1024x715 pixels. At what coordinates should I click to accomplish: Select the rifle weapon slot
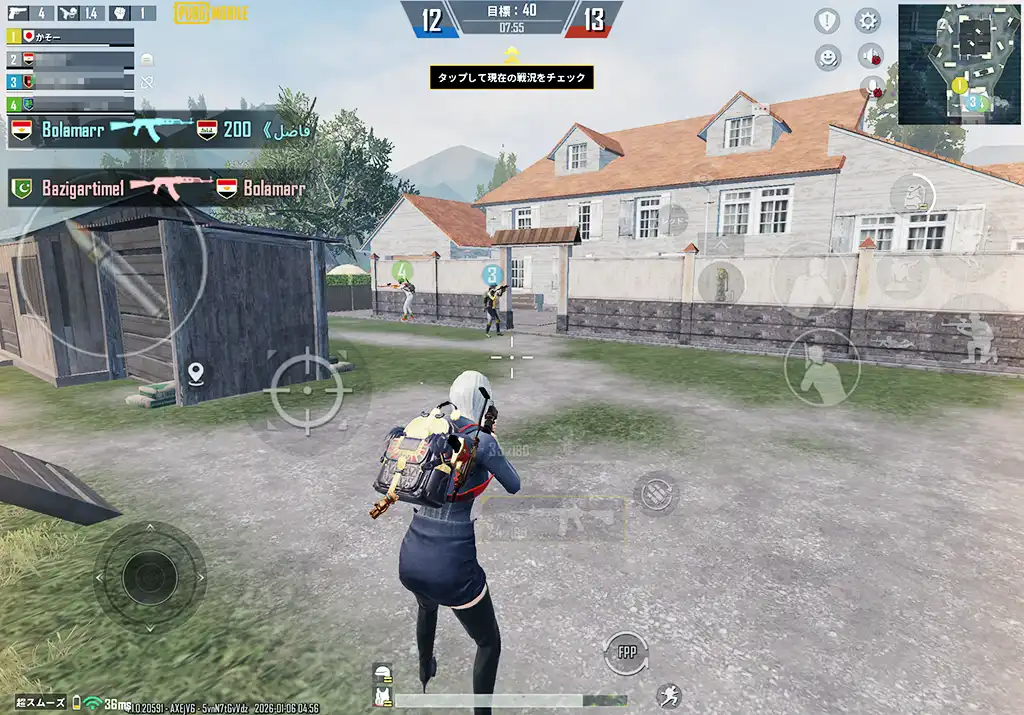click(554, 520)
